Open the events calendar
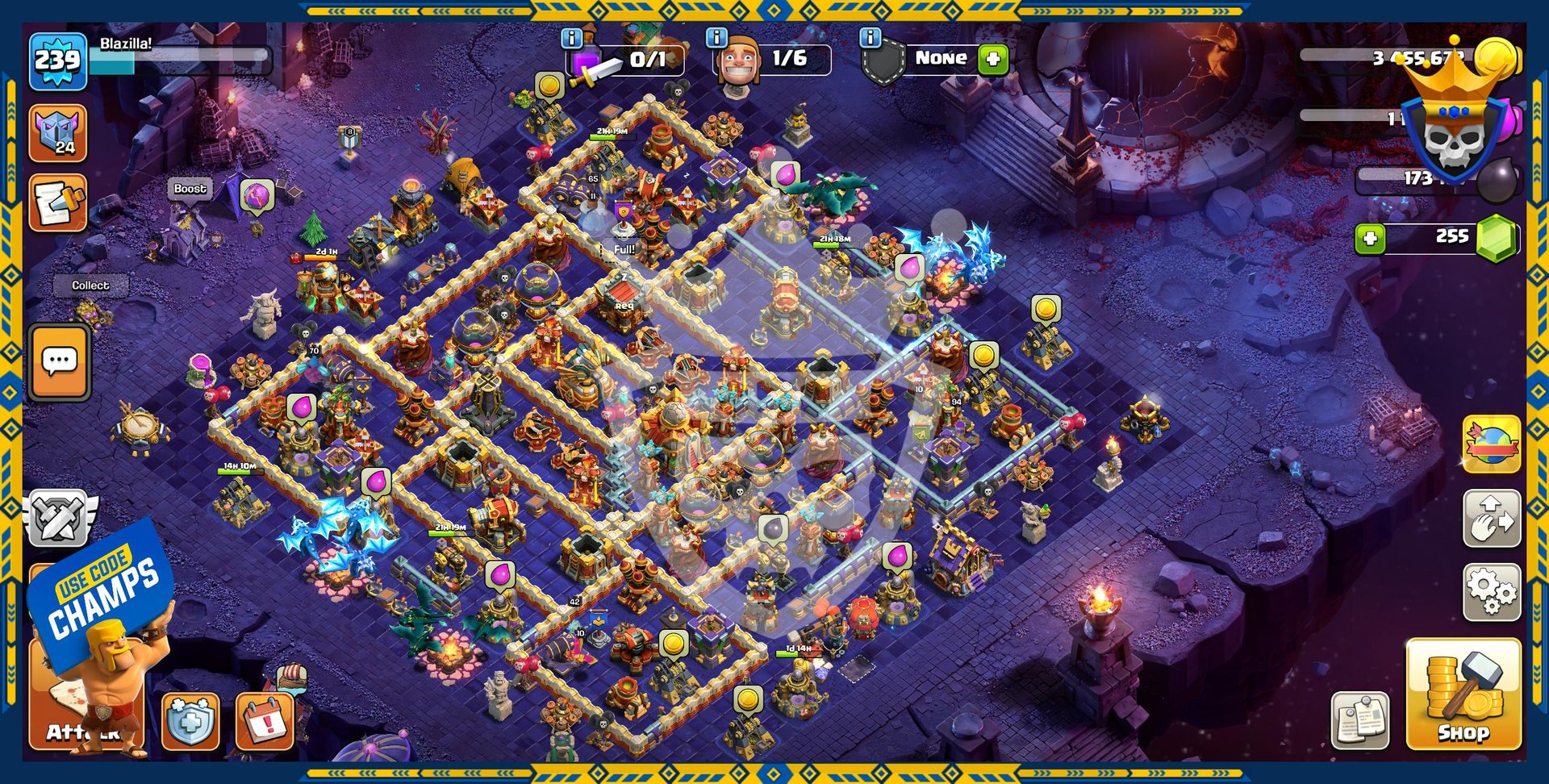Image resolution: width=1549 pixels, height=784 pixels. coord(265,720)
